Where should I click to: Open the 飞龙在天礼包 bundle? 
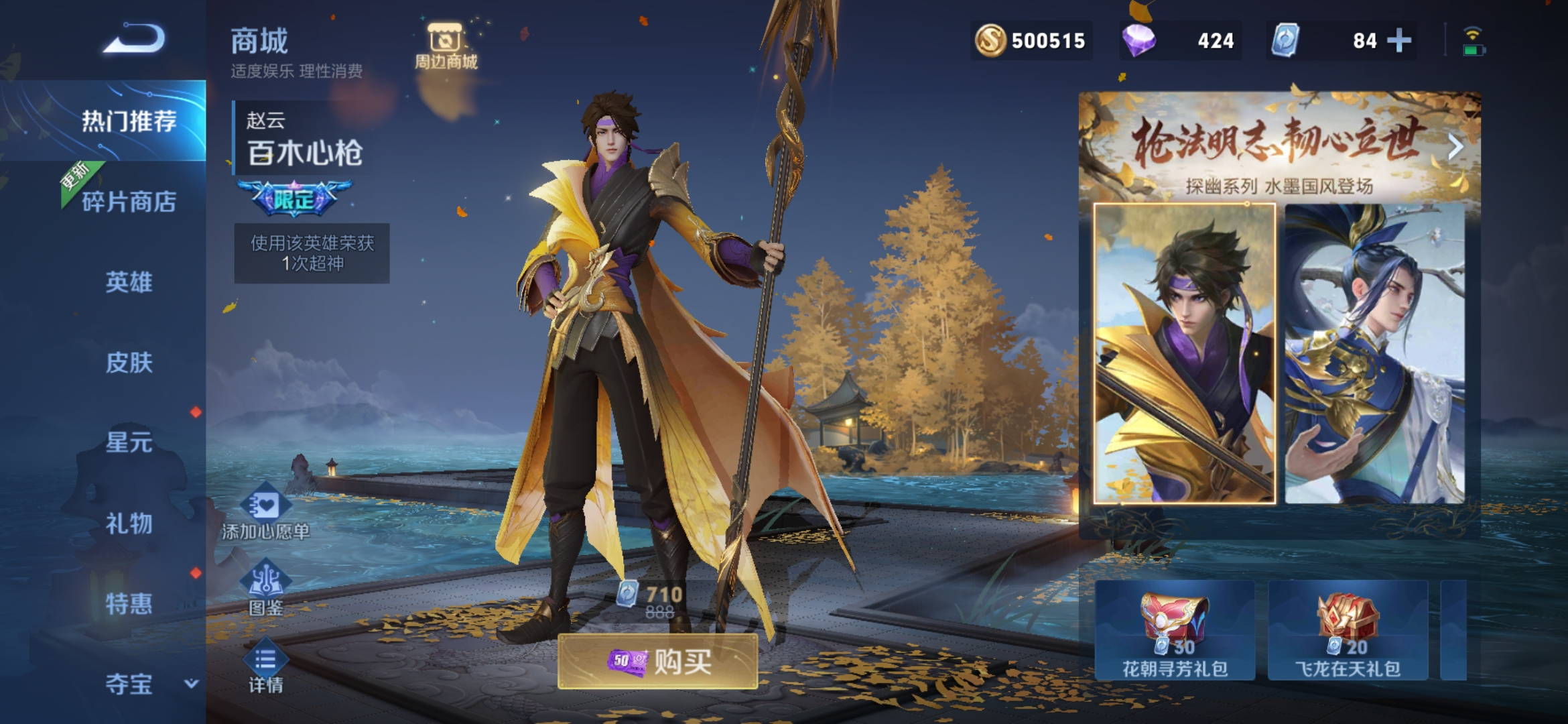[1348, 631]
